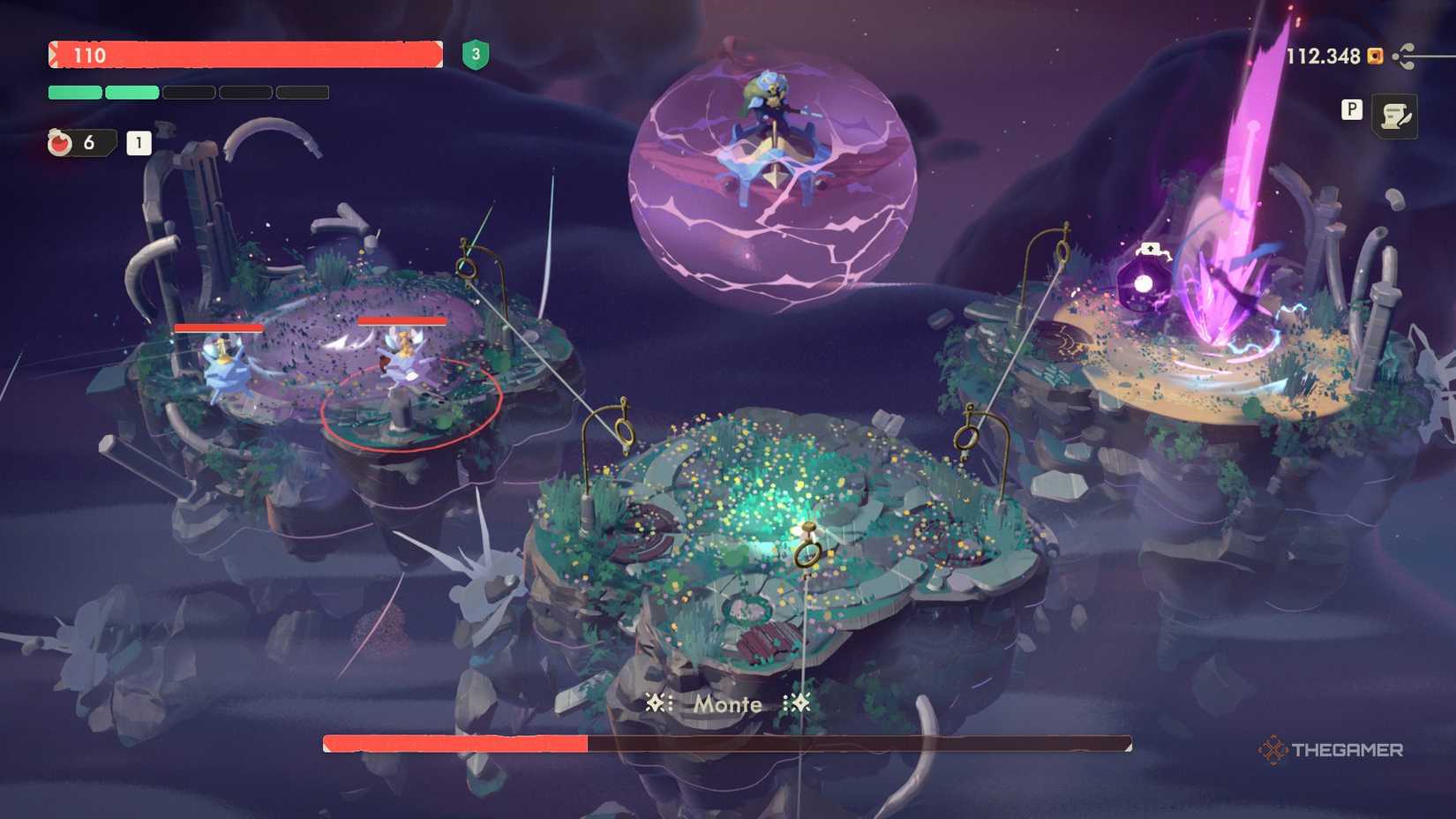Image resolution: width=1456 pixels, height=819 pixels.
Task: Toggle the second green stamina segment
Action: [131, 92]
